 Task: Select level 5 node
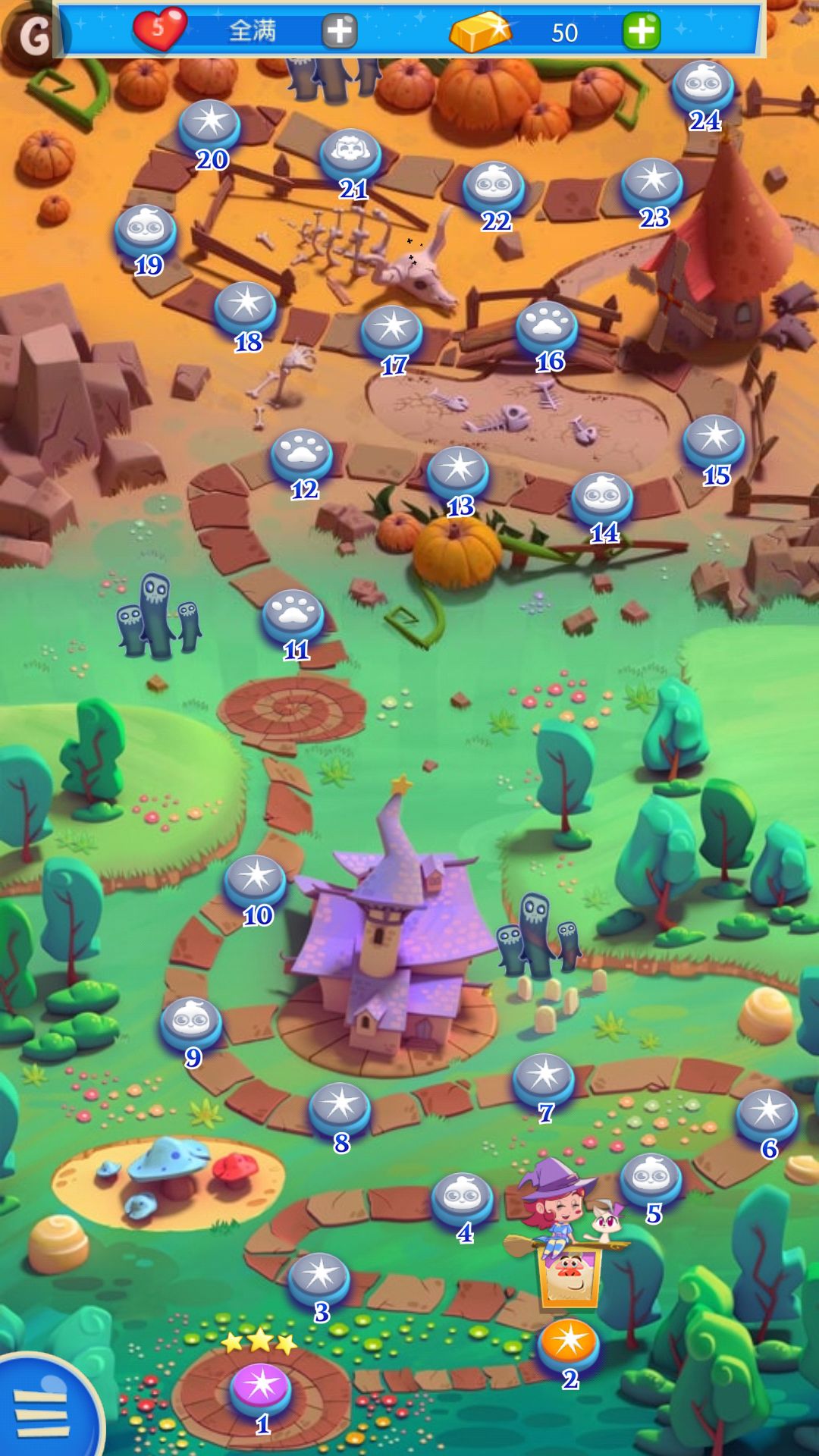coord(651,1178)
